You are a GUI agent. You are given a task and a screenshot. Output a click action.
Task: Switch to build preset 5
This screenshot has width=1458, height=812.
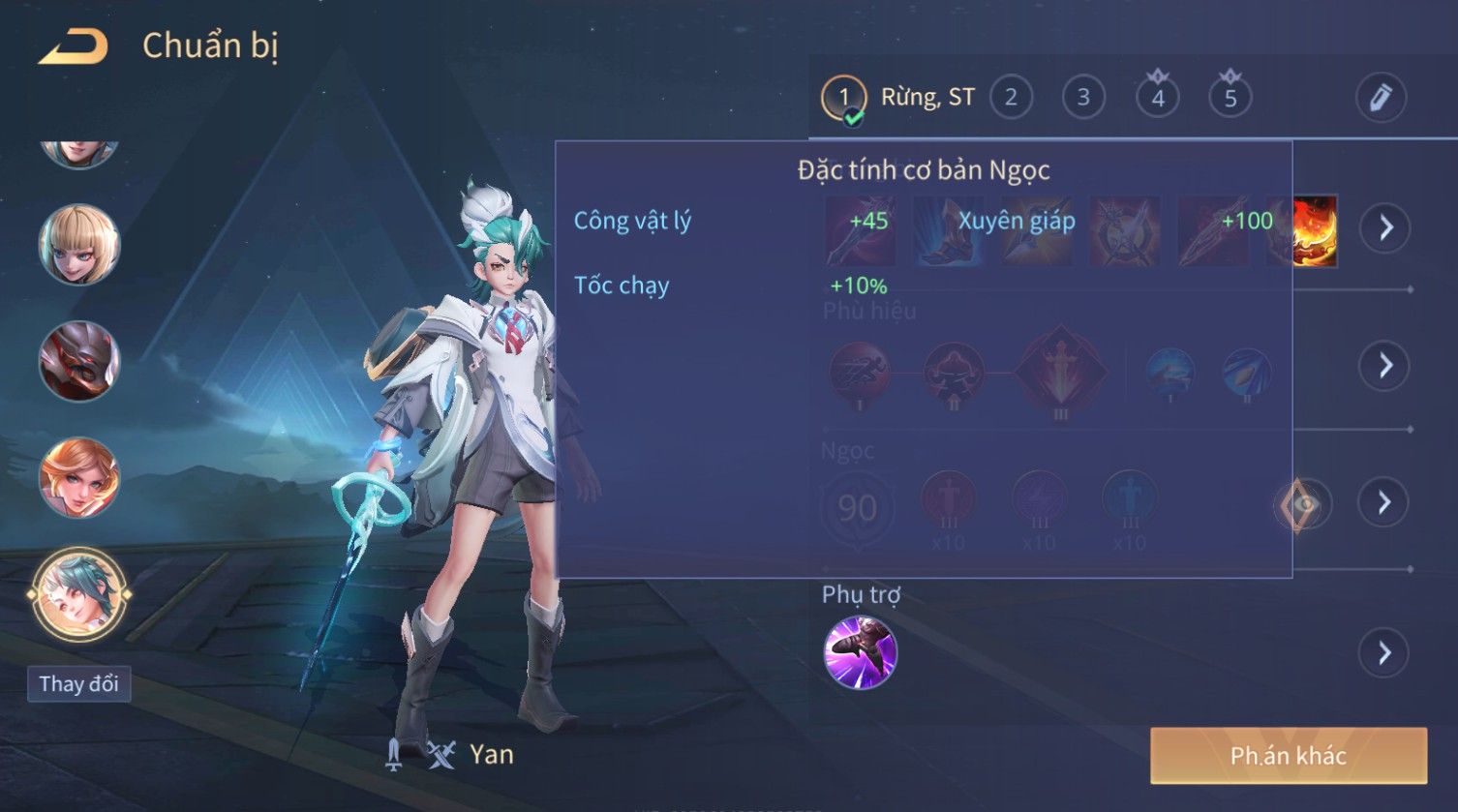point(1230,98)
